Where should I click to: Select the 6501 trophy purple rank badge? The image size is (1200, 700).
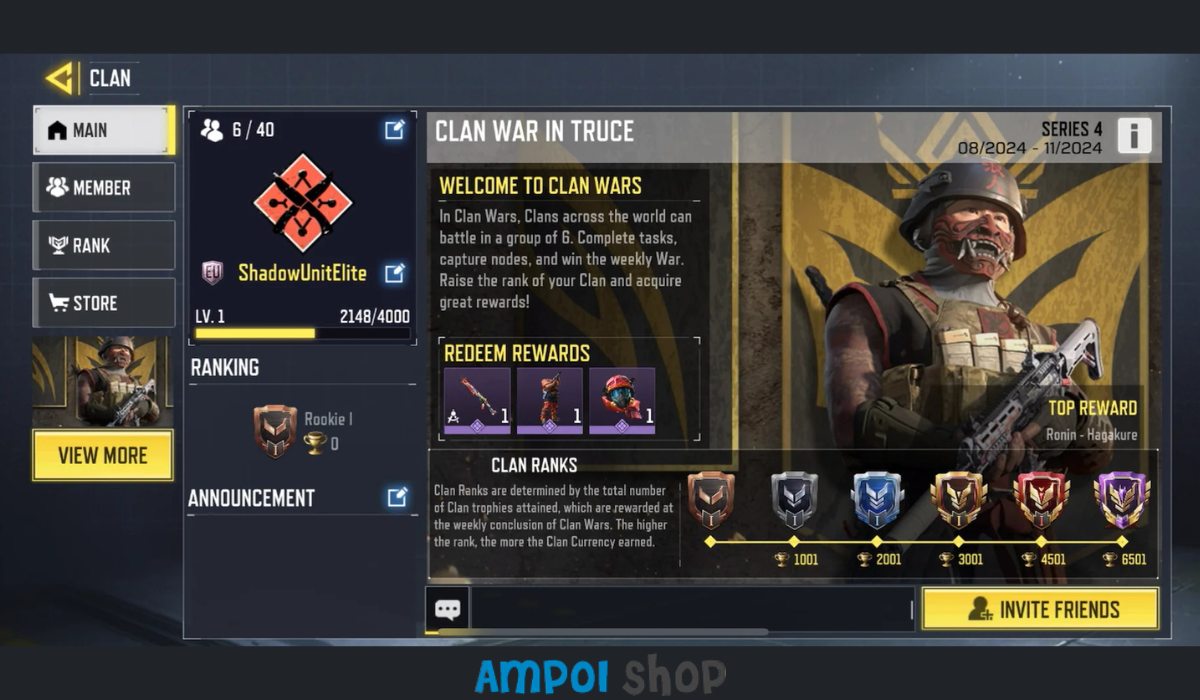click(x=1122, y=500)
